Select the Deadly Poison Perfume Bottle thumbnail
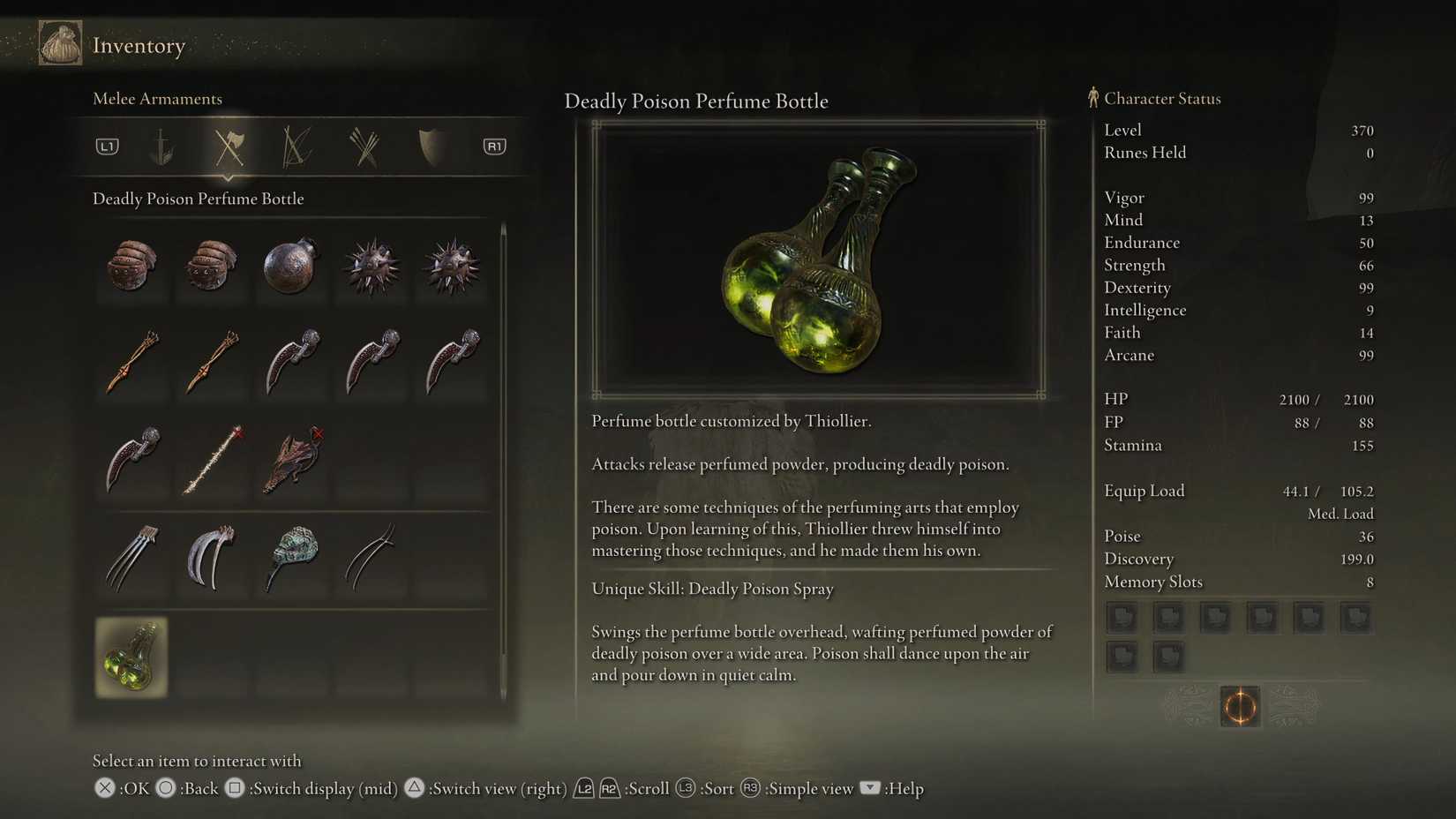 pos(131,657)
